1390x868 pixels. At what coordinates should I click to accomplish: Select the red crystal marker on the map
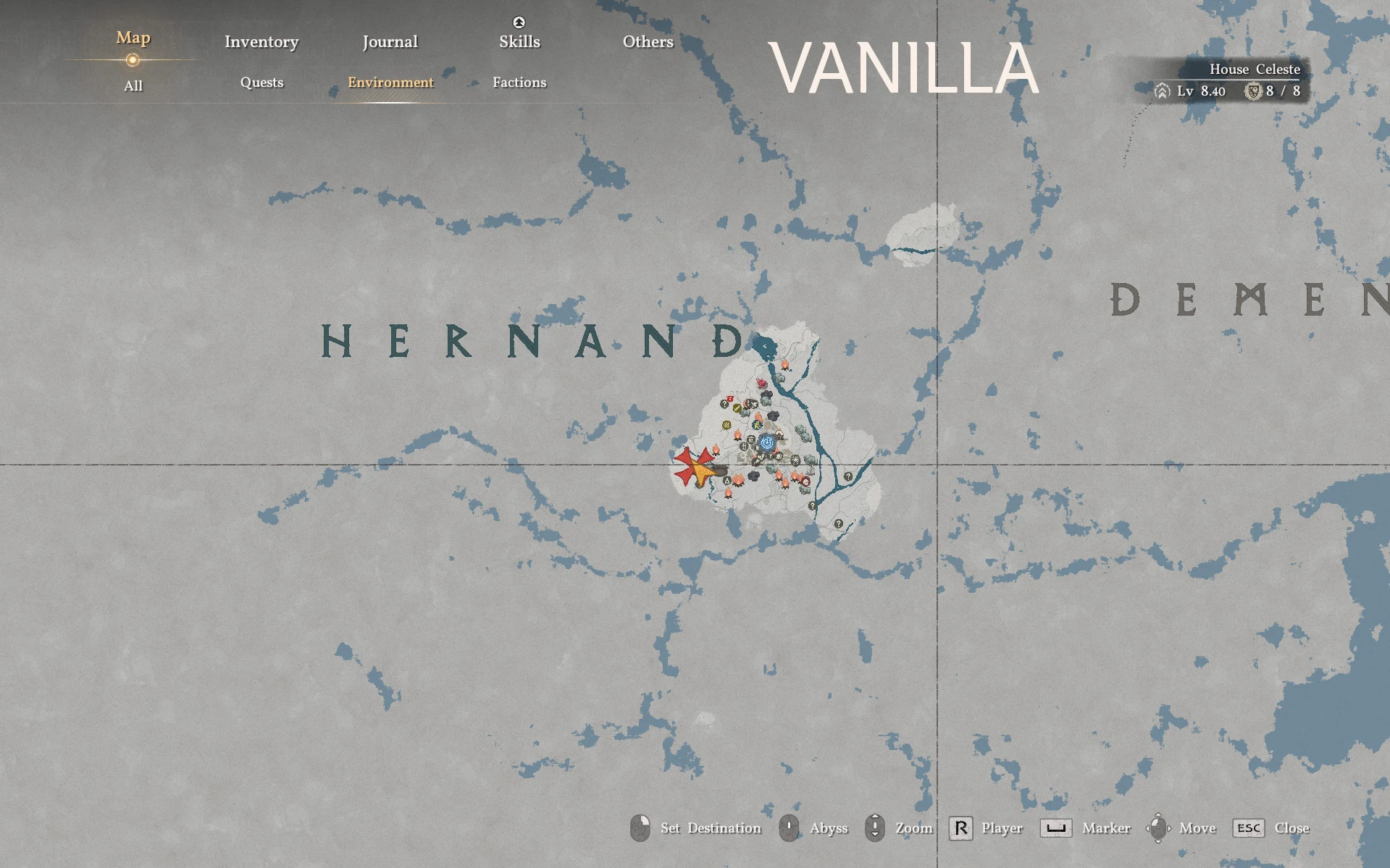tap(761, 383)
